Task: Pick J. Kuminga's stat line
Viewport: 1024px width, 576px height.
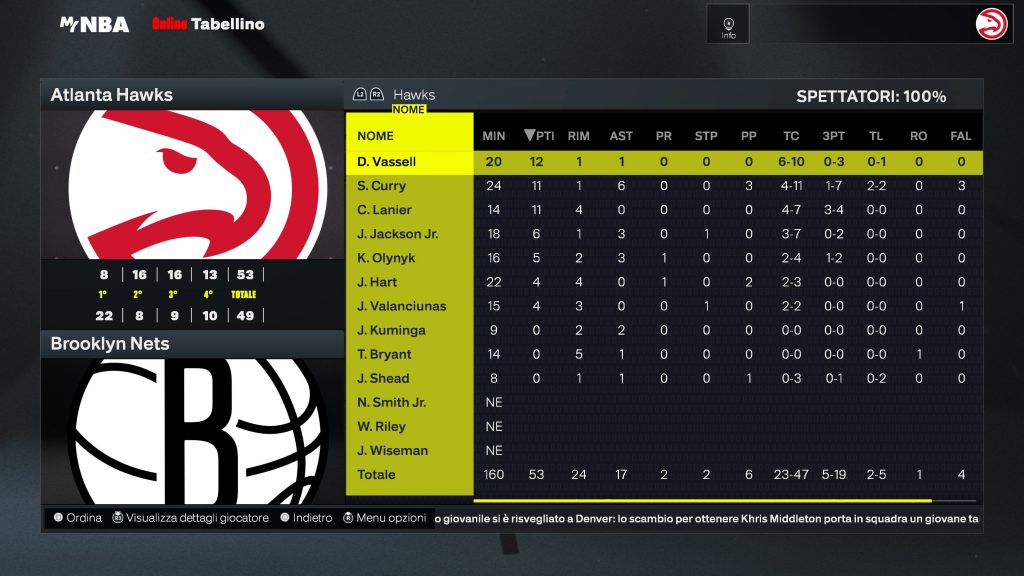Action: (391, 330)
